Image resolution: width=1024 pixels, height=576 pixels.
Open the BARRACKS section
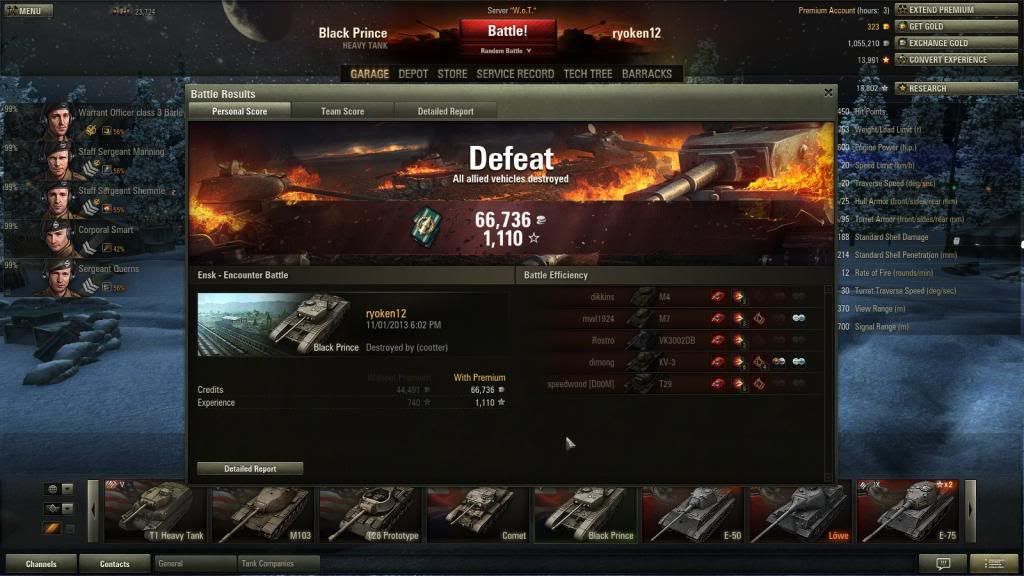click(x=646, y=74)
